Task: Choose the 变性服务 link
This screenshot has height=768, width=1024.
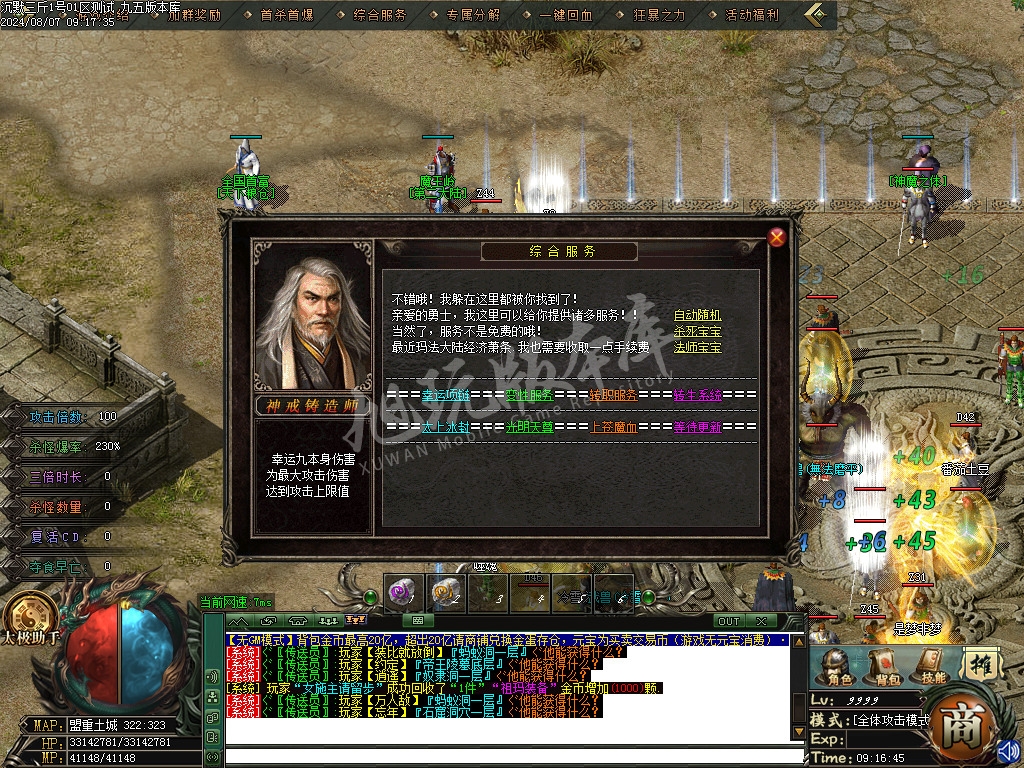Action: pyautogui.click(x=529, y=395)
